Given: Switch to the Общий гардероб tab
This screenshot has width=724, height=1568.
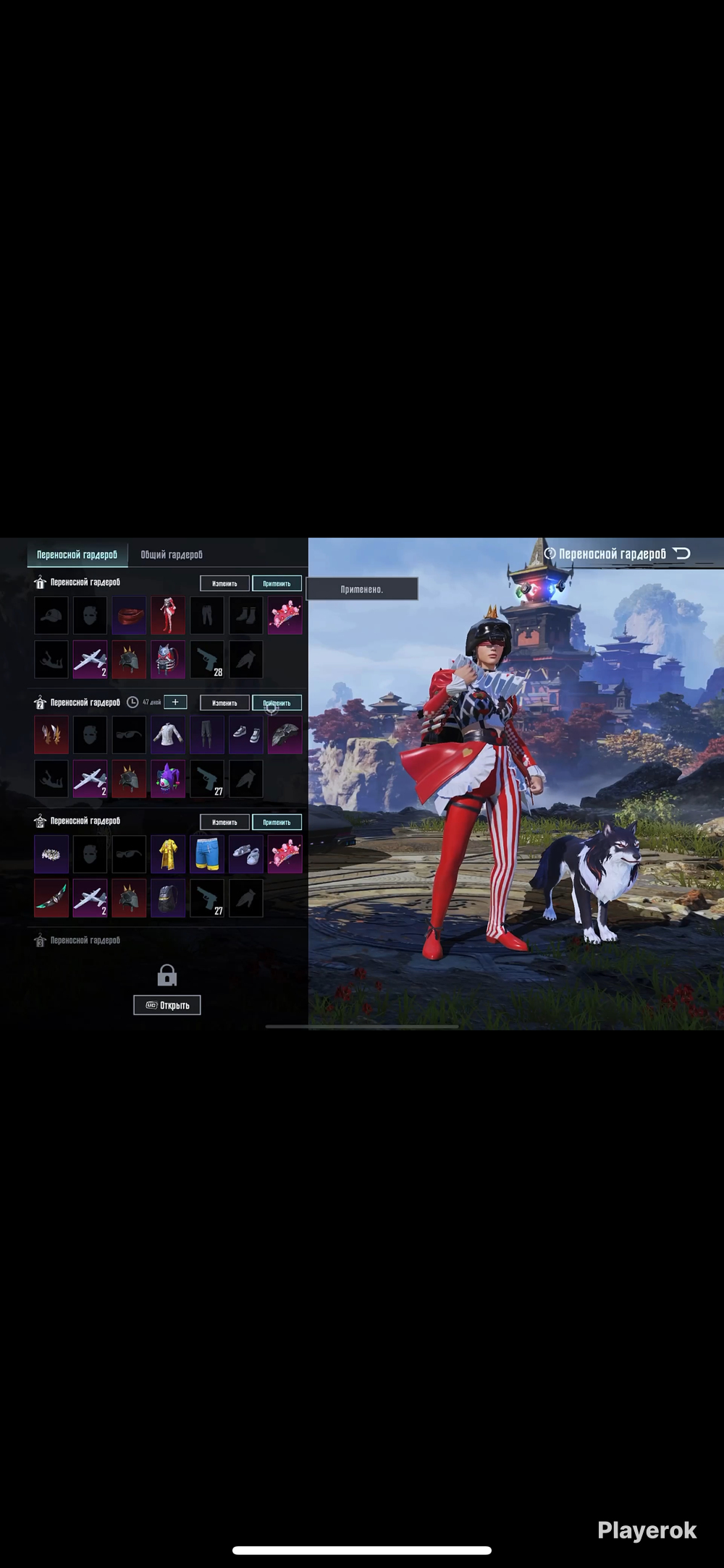Looking at the screenshot, I should pos(172,555).
